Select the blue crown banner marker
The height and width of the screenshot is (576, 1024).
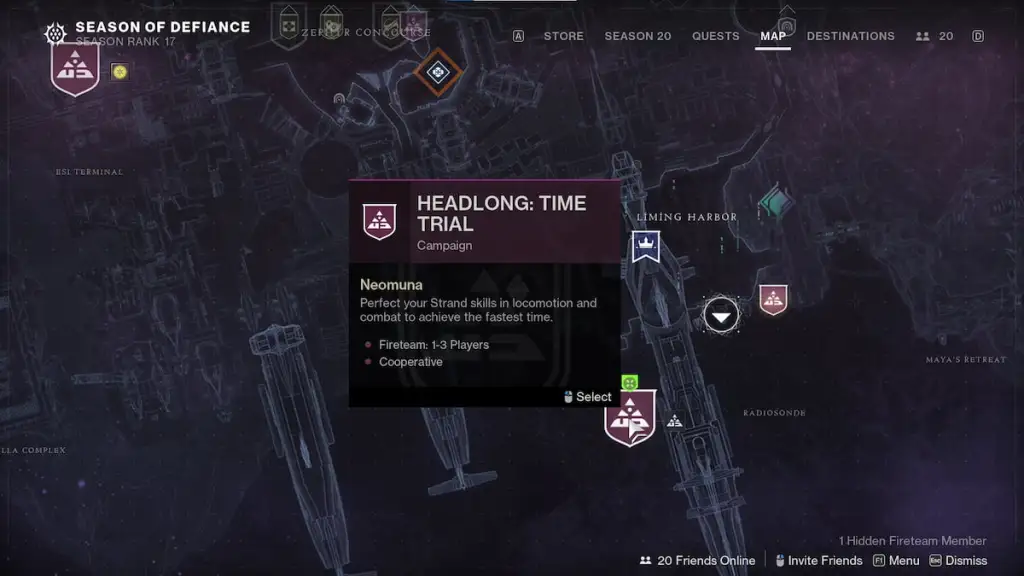646,246
